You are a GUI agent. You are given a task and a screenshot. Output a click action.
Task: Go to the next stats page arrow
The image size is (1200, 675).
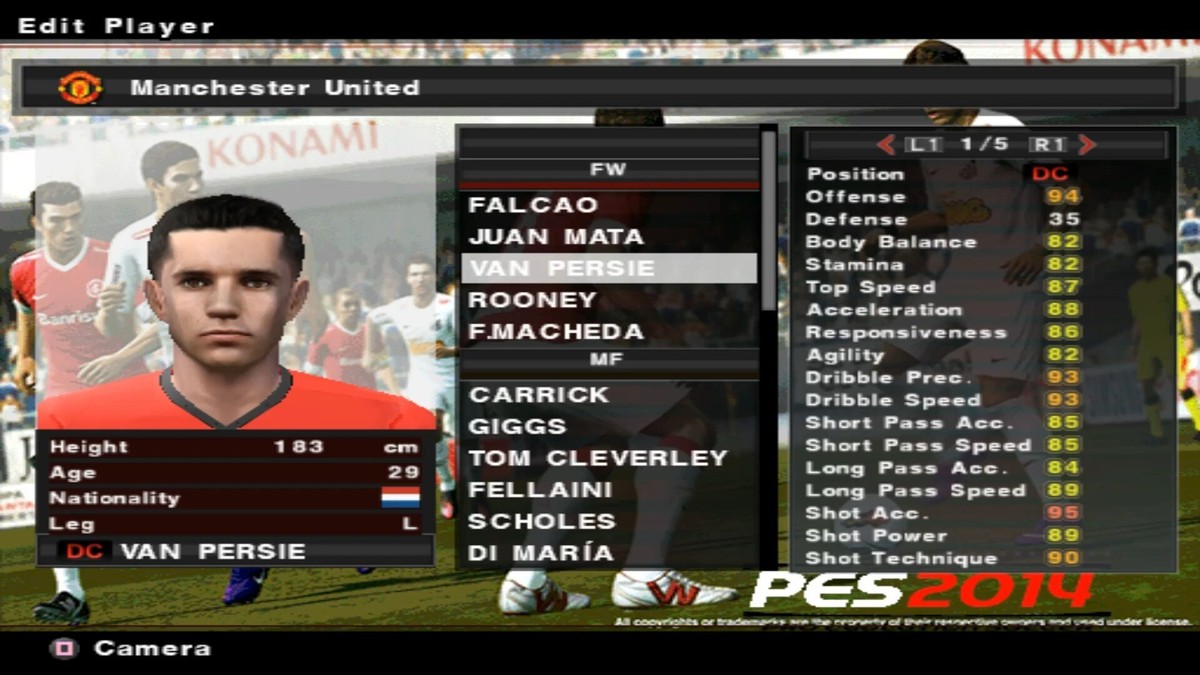click(1087, 145)
